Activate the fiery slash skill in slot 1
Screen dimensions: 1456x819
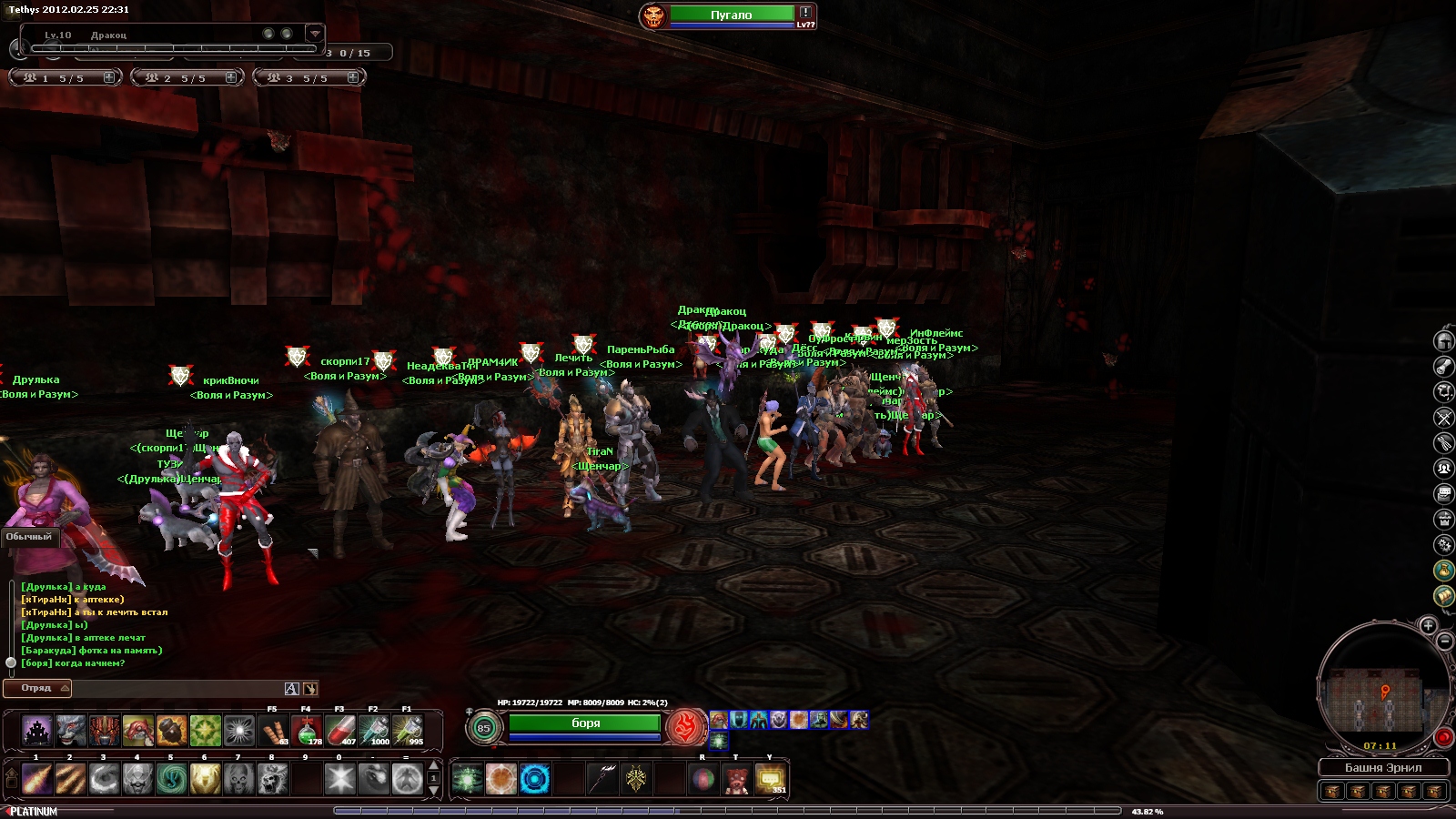(36, 779)
